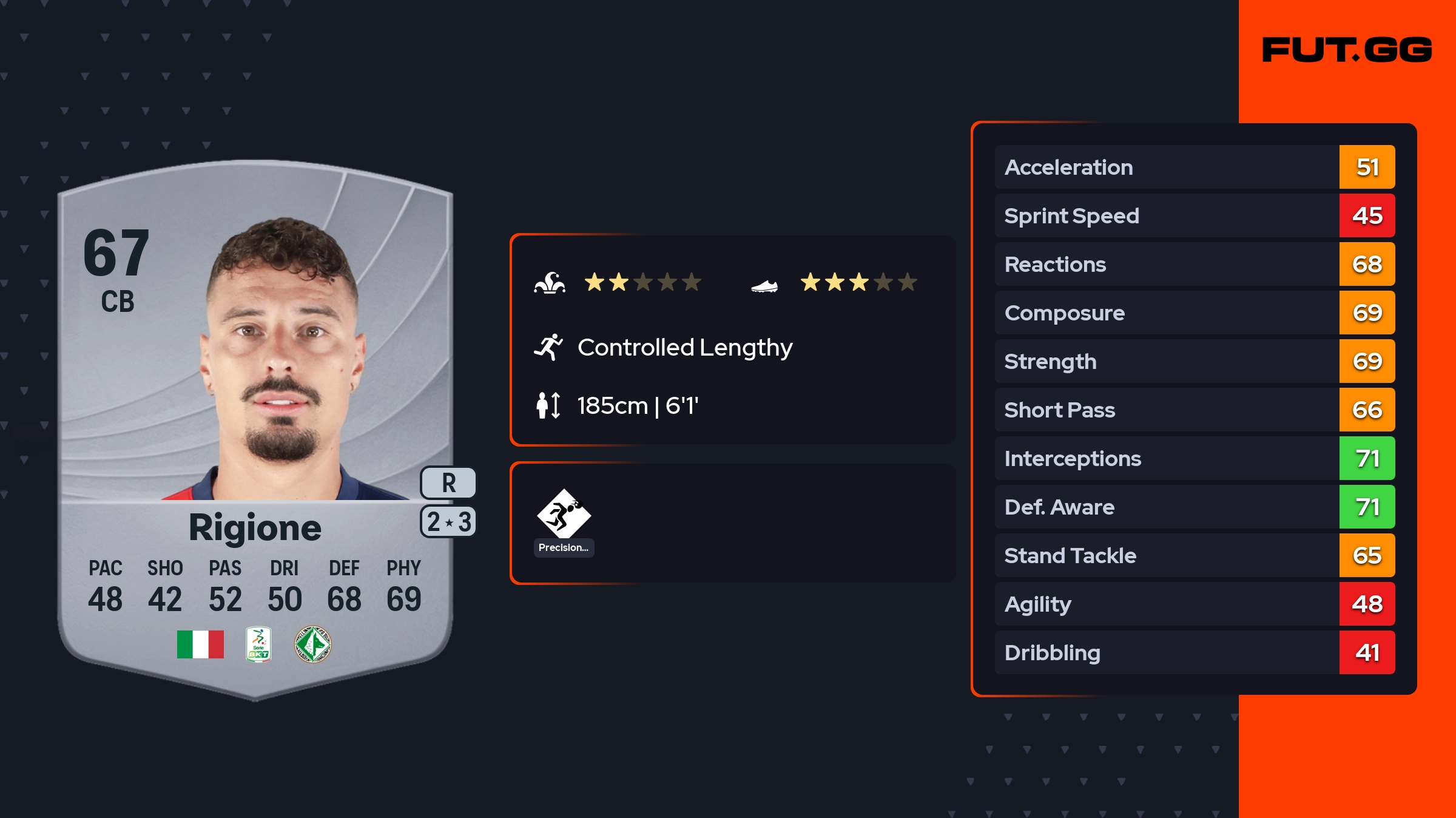Click the preferred foot R badge
The image size is (1456, 818).
pyautogui.click(x=448, y=483)
